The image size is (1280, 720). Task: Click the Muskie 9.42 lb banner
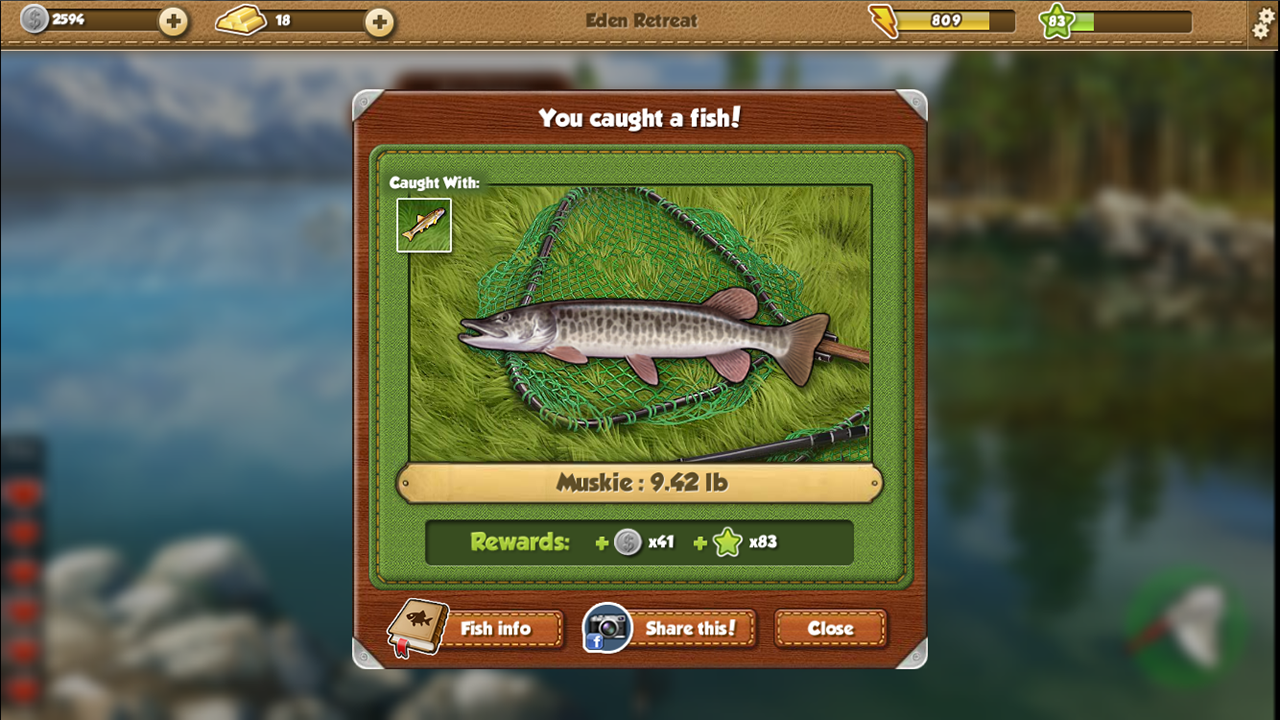tap(640, 482)
